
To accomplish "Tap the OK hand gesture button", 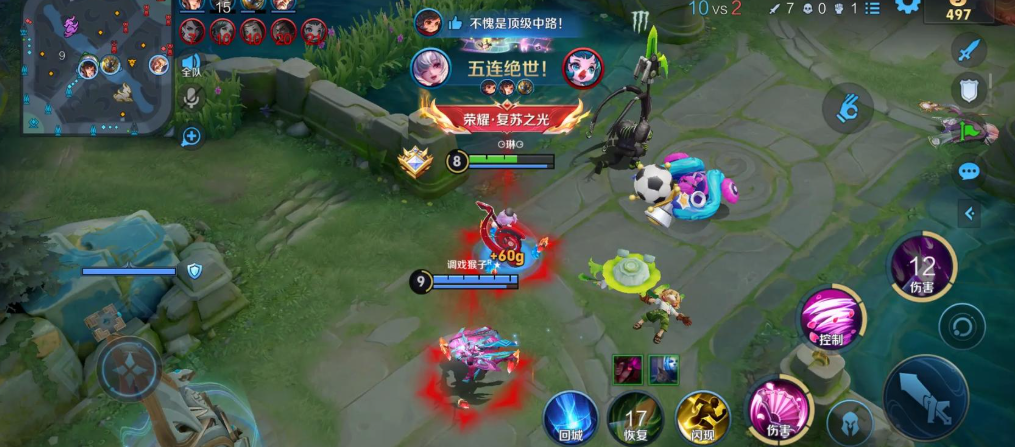I will tap(848, 107).
